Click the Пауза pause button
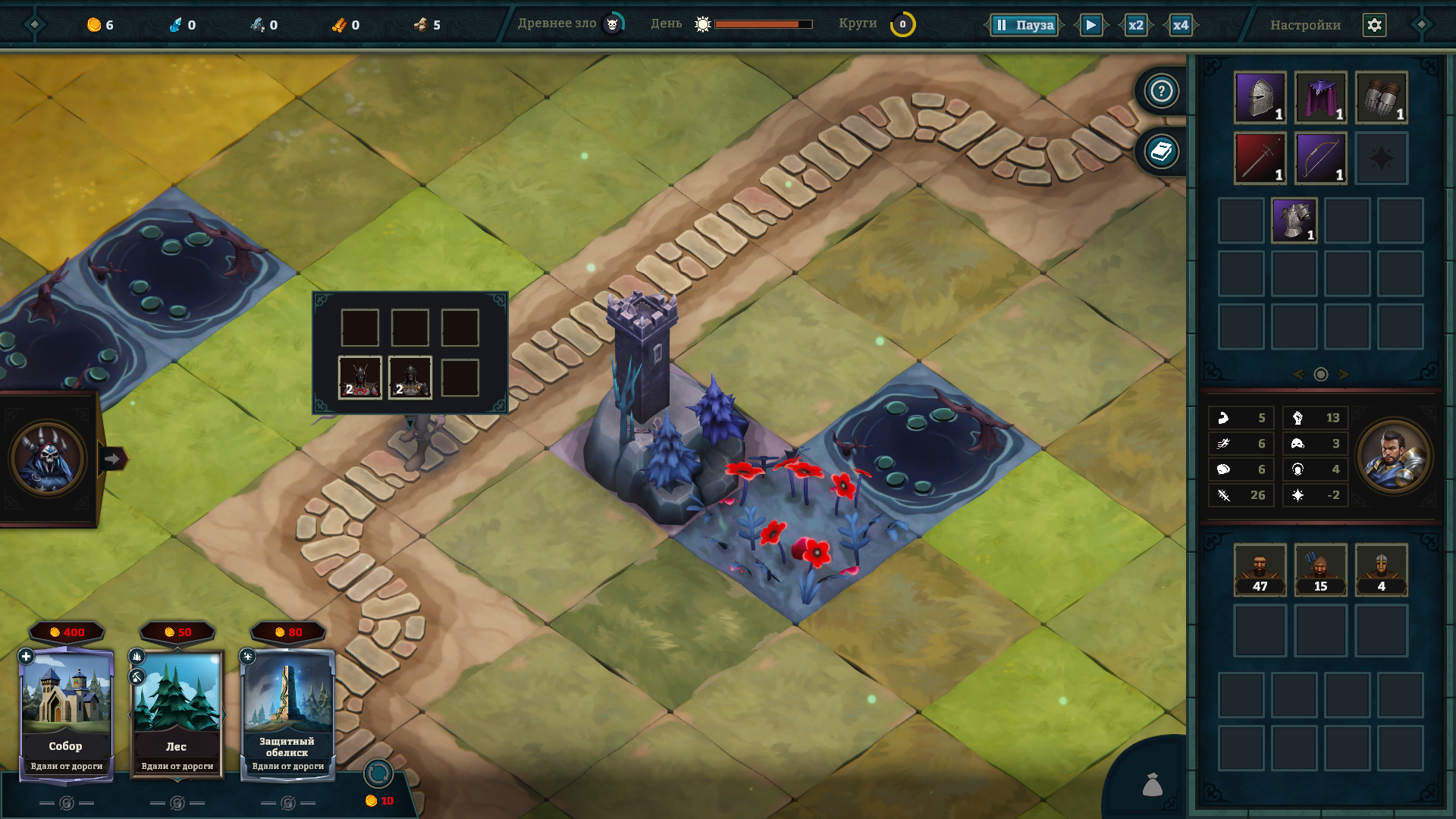This screenshot has width=1456, height=819. pos(1025,25)
